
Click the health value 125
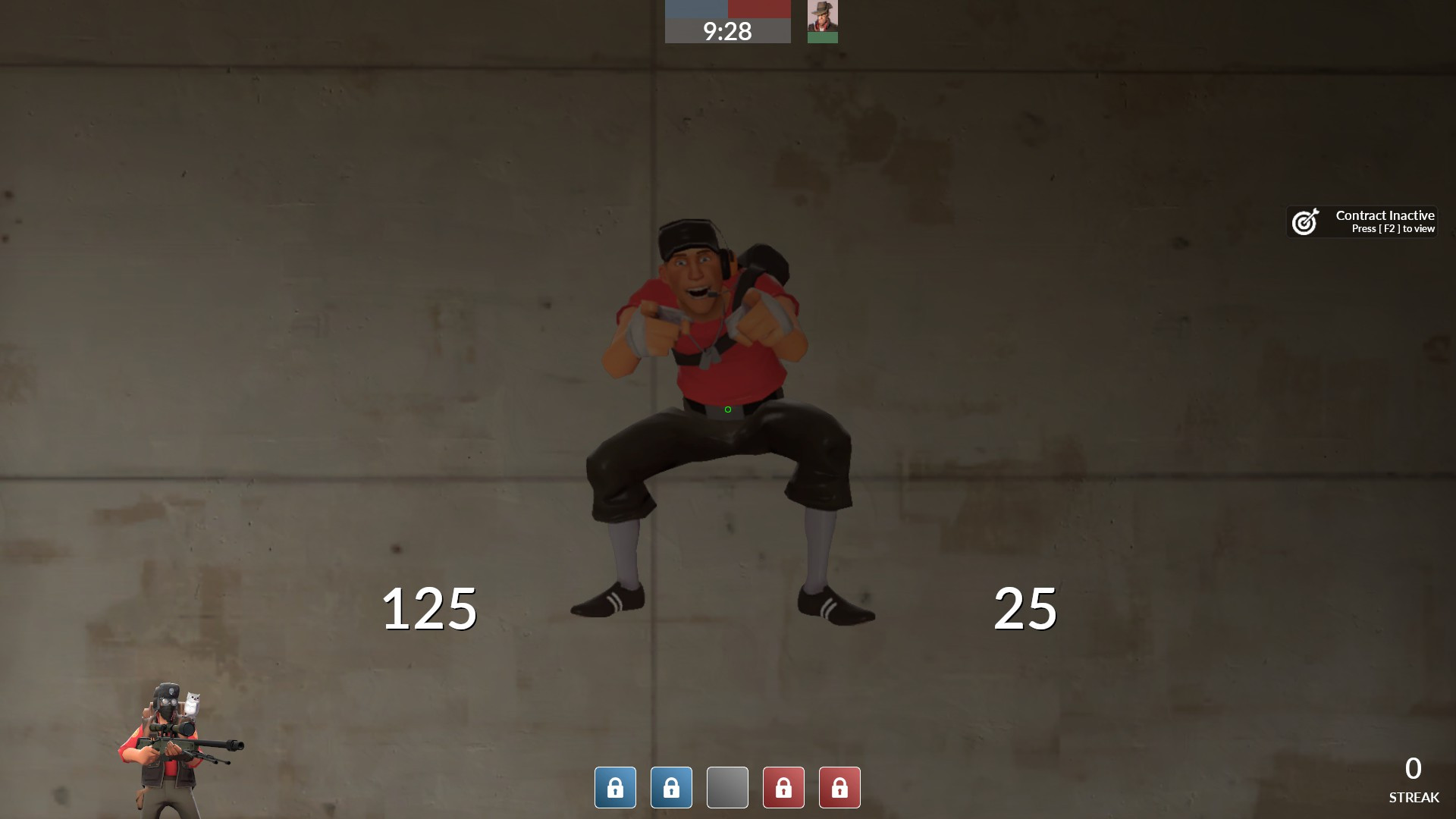point(429,608)
